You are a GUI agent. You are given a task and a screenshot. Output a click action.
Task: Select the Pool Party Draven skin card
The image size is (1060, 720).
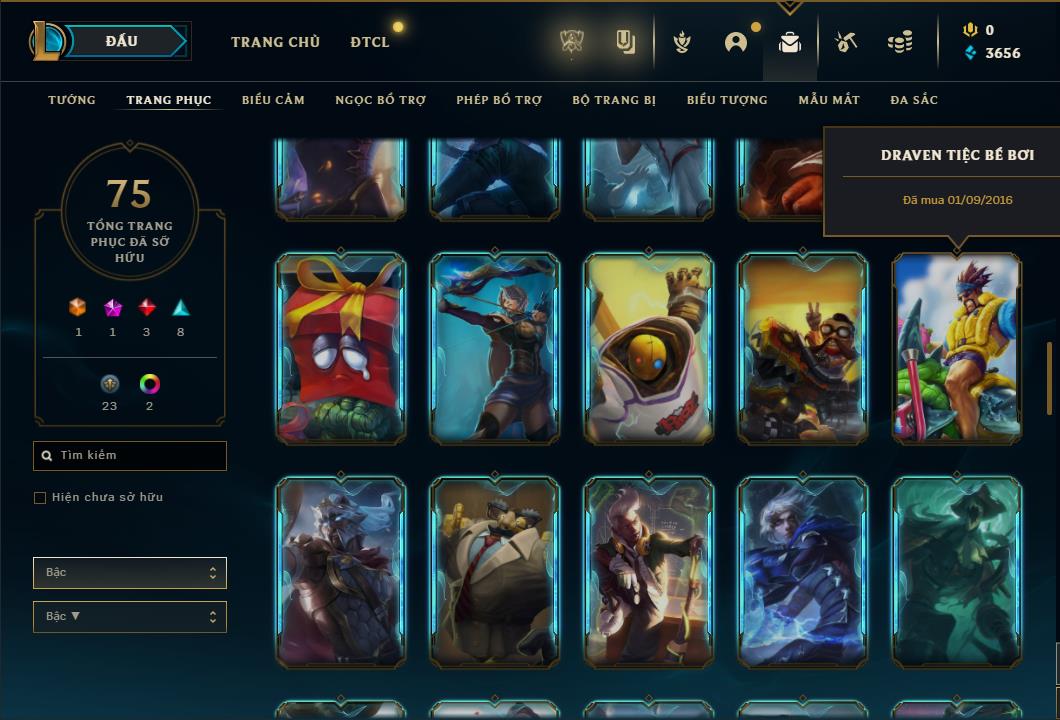[x=957, y=348]
